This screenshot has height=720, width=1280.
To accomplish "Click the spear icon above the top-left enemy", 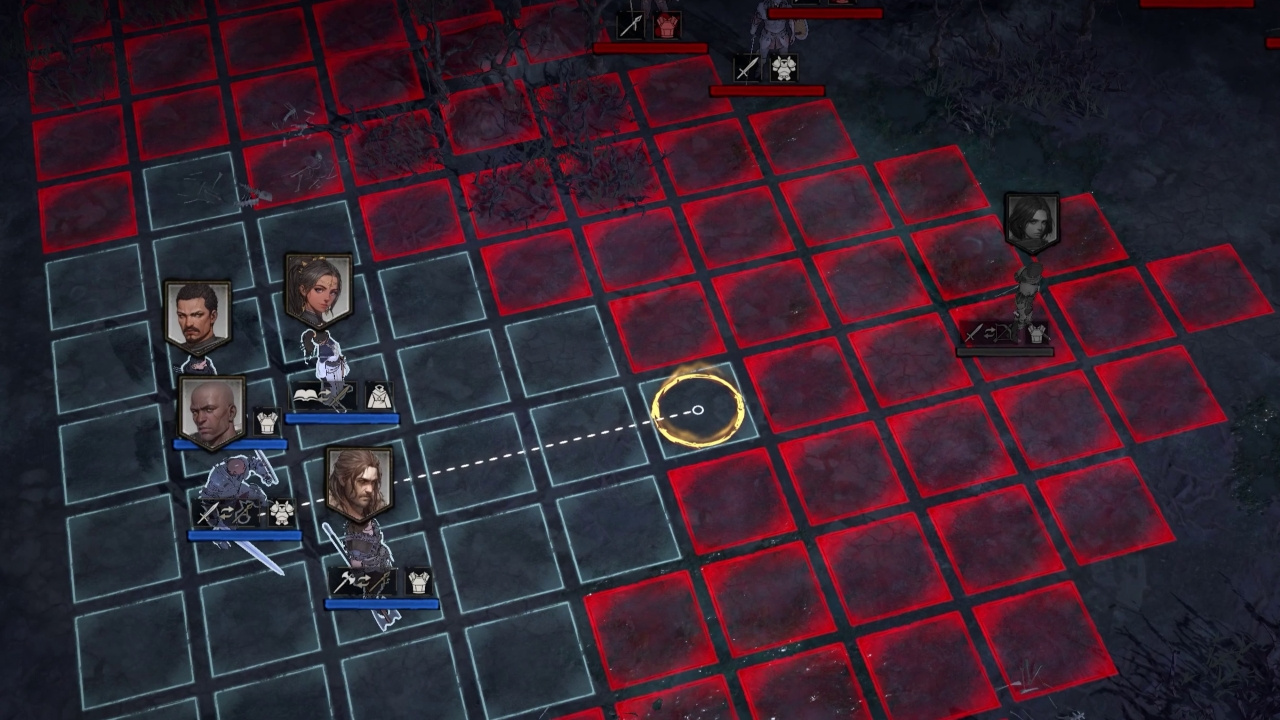I will click(630, 25).
